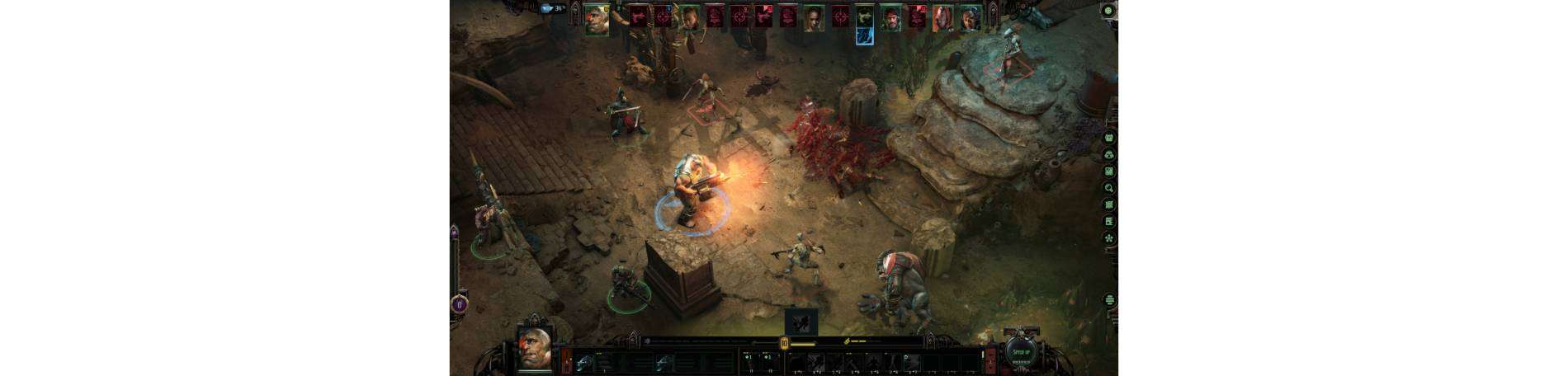Open the magnifying glass side menu icon

(x=1109, y=188)
